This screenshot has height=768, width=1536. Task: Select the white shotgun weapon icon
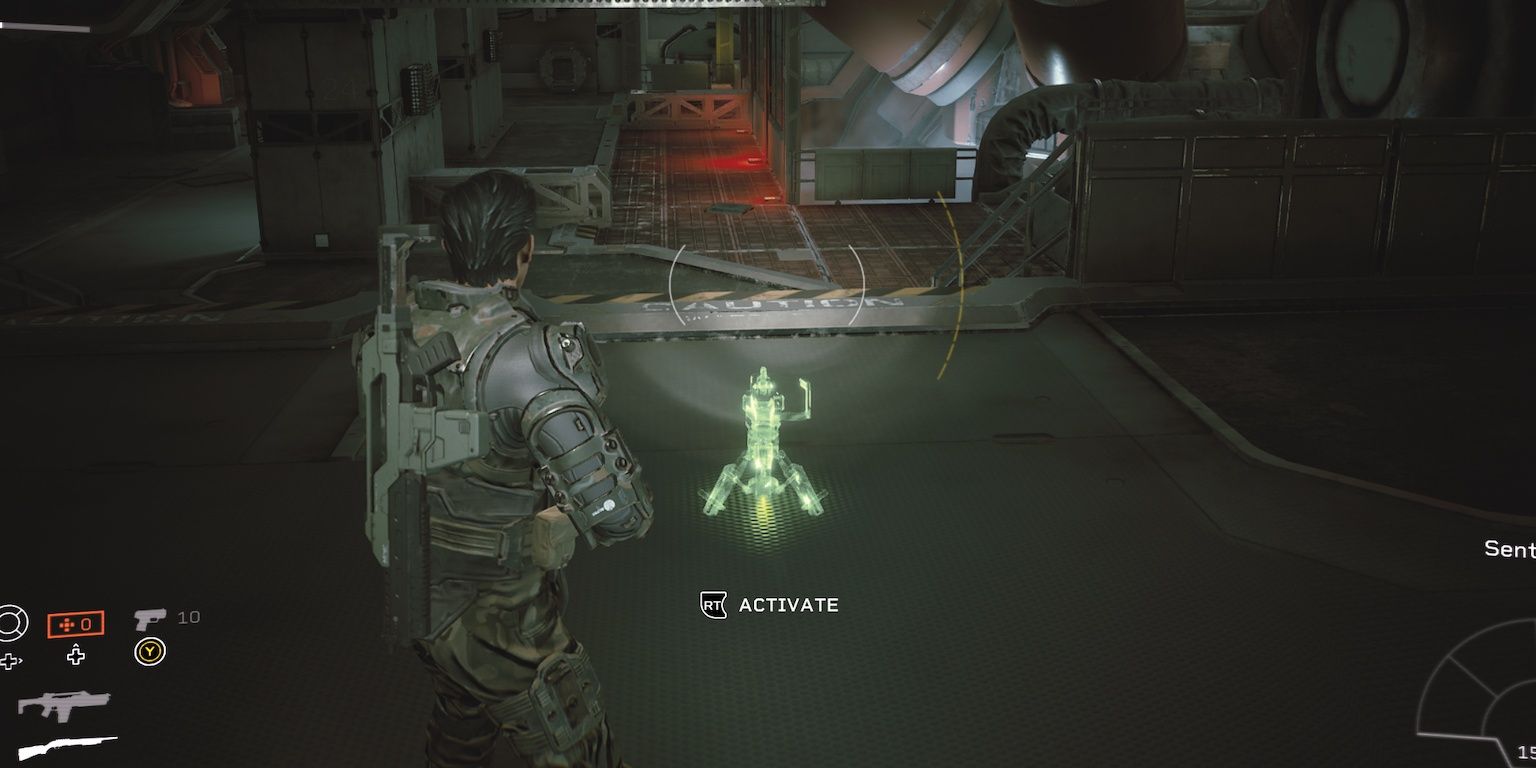(69, 746)
